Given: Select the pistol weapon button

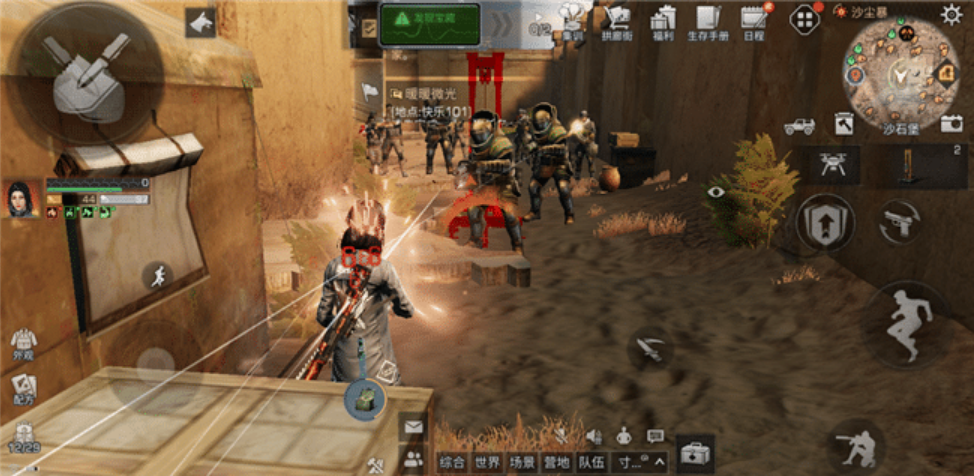Looking at the screenshot, I should 900,224.
